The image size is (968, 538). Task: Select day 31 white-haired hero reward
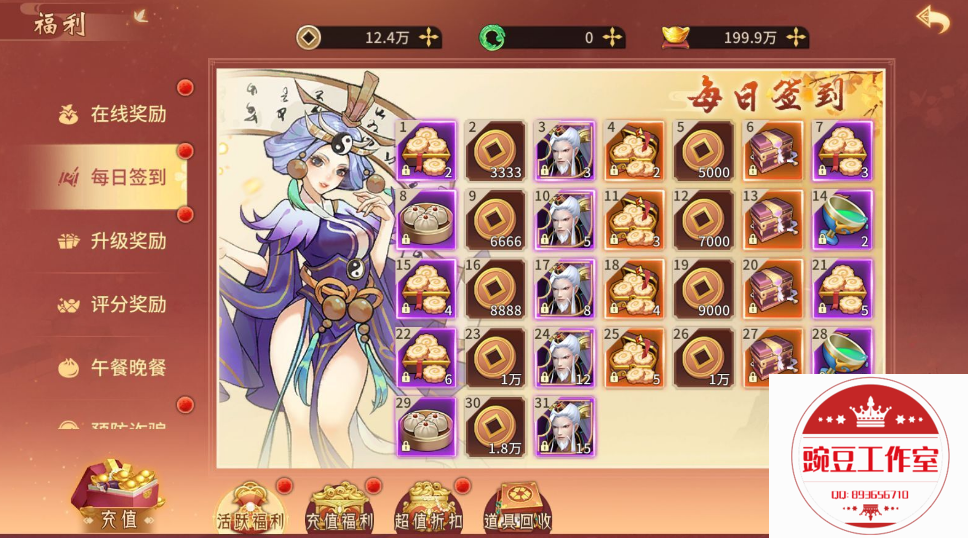pos(565,427)
